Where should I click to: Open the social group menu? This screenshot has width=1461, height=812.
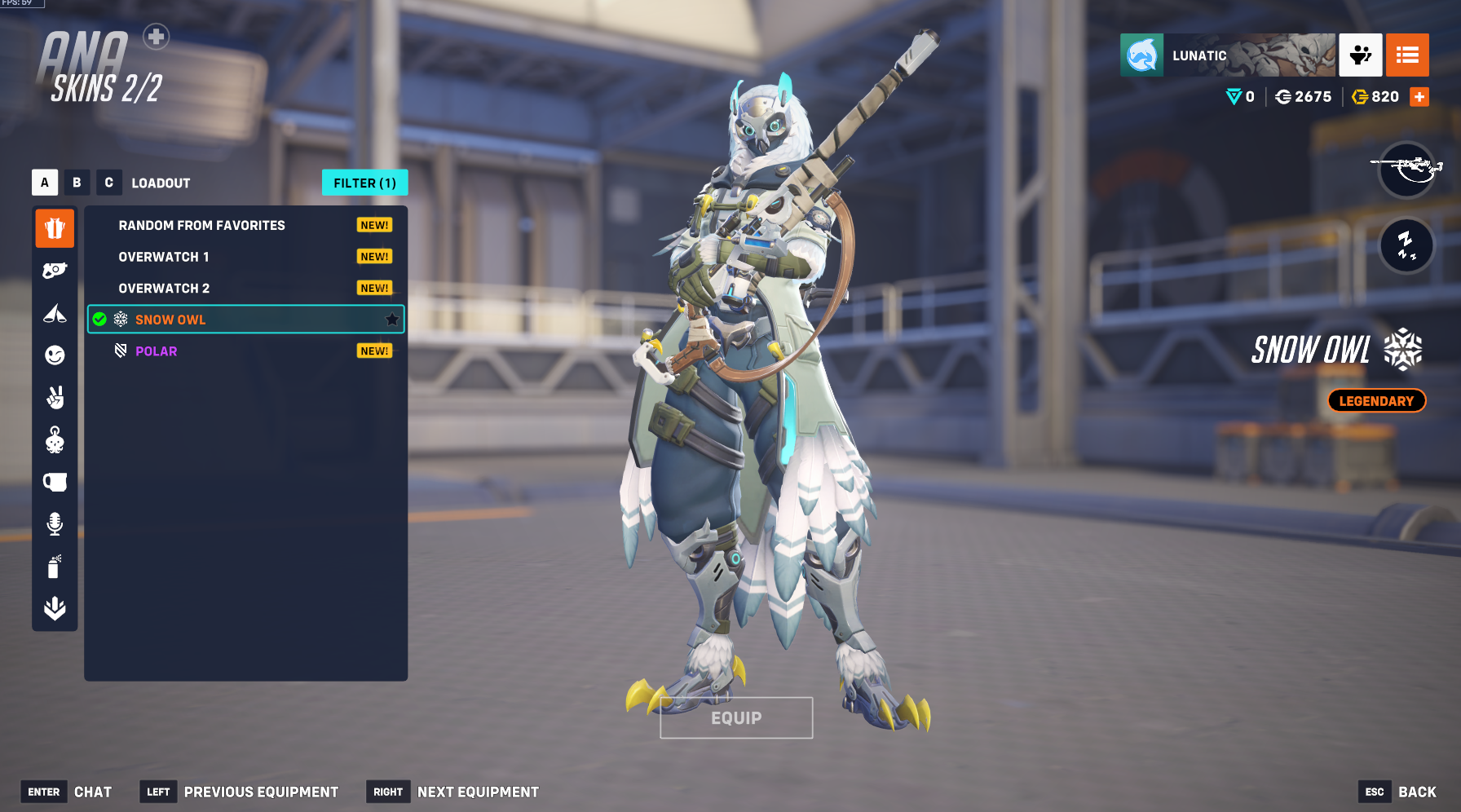(1360, 55)
